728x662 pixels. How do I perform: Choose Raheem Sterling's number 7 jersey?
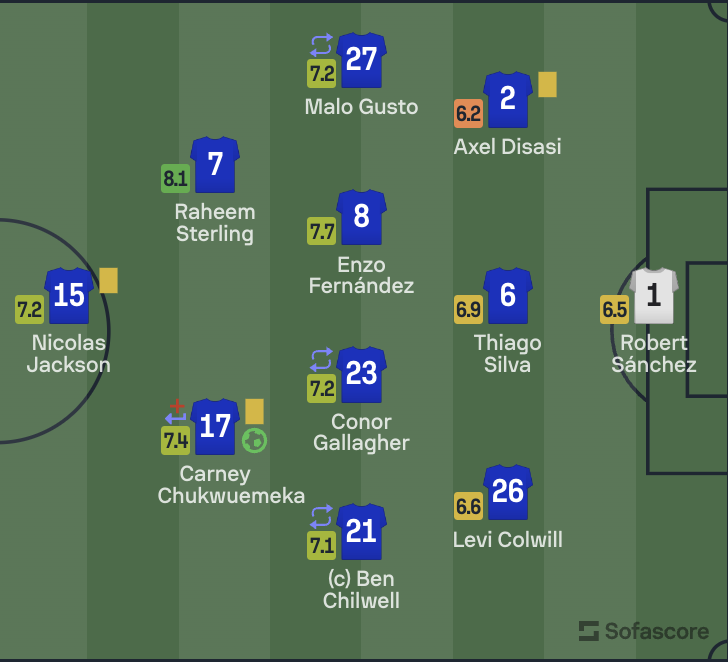pyautogui.click(x=215, y=164)
